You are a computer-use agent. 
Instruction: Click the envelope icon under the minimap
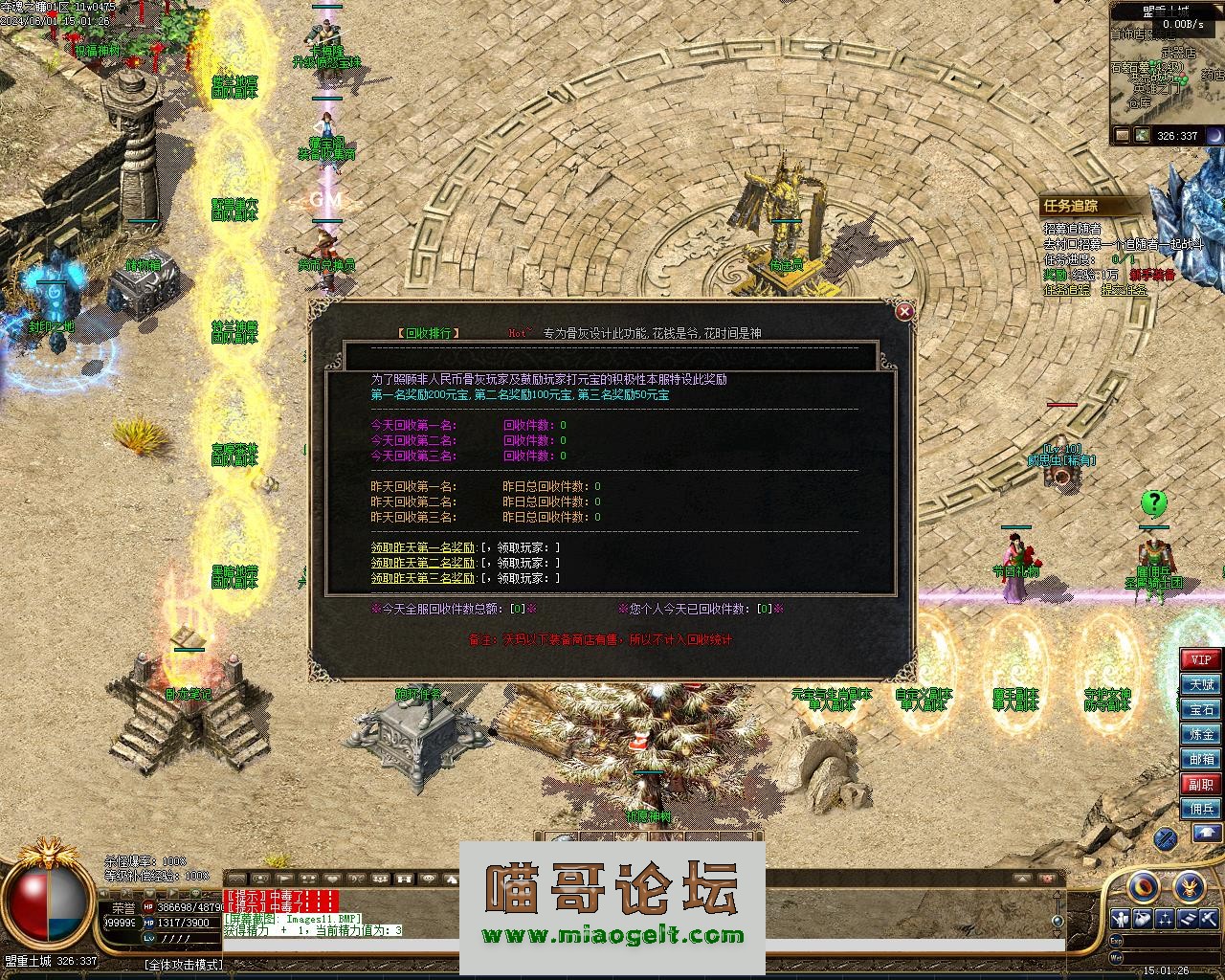click(x=1121, y=136)
